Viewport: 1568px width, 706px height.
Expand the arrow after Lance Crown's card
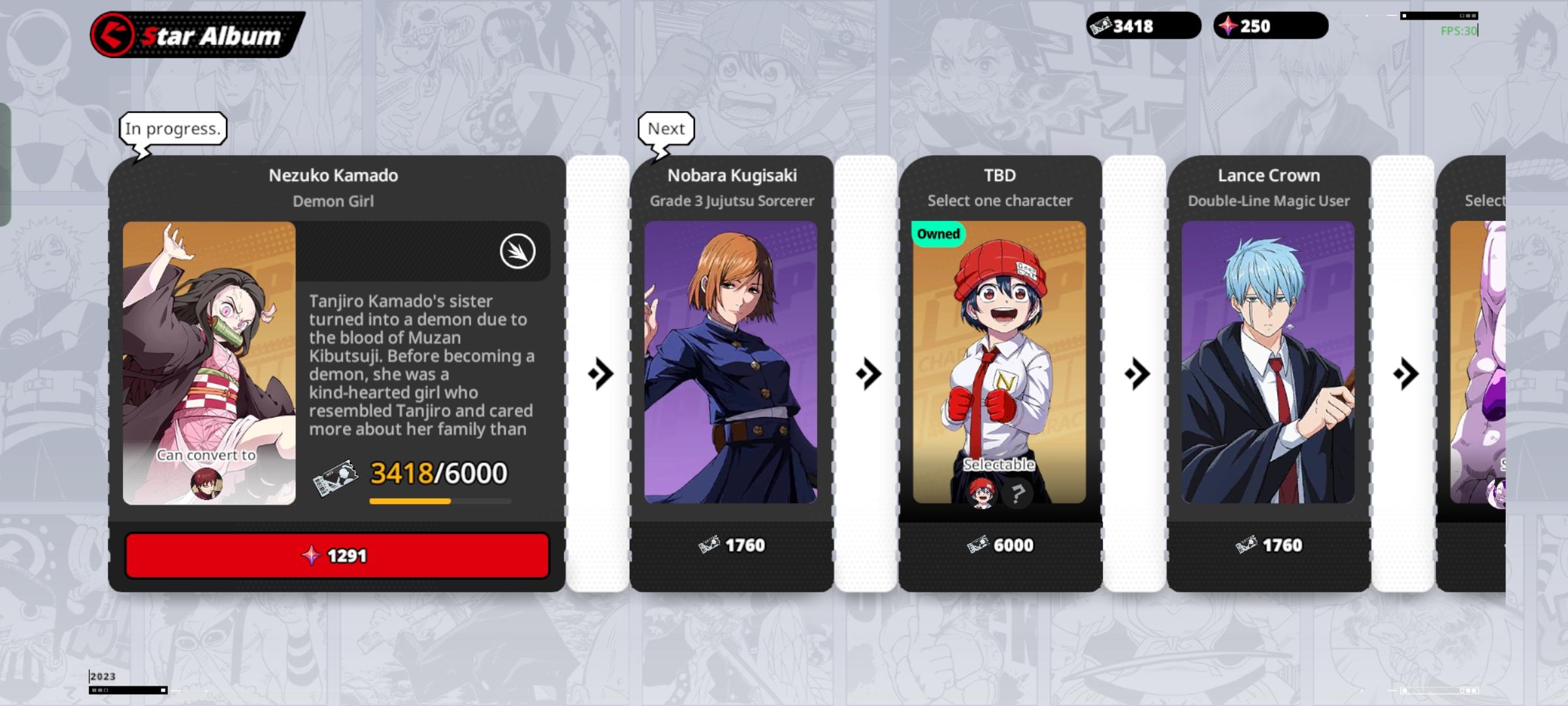1405,375
